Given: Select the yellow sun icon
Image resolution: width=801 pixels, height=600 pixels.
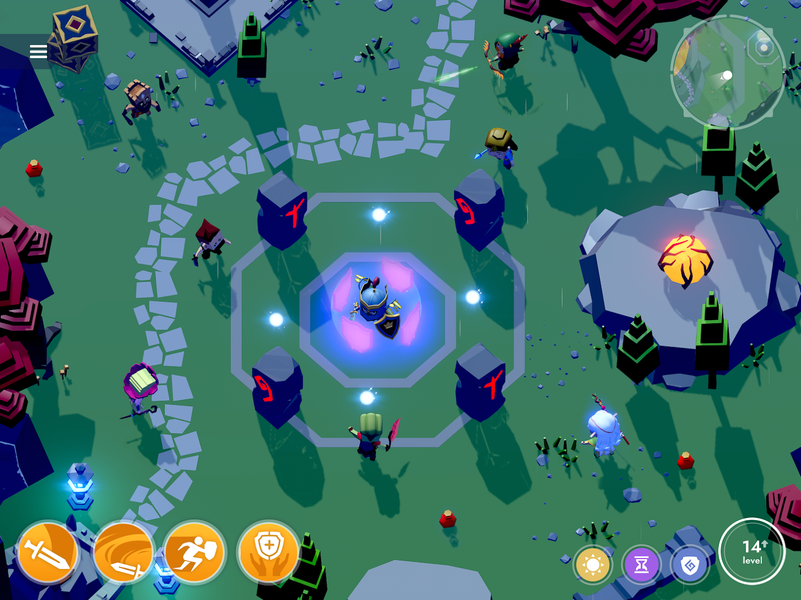Looking at the screenshot, I should [593, 566].
